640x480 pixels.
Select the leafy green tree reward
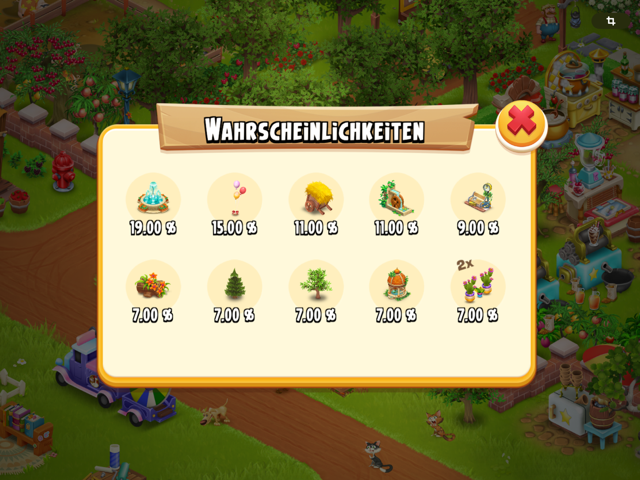tap(316, 285)
